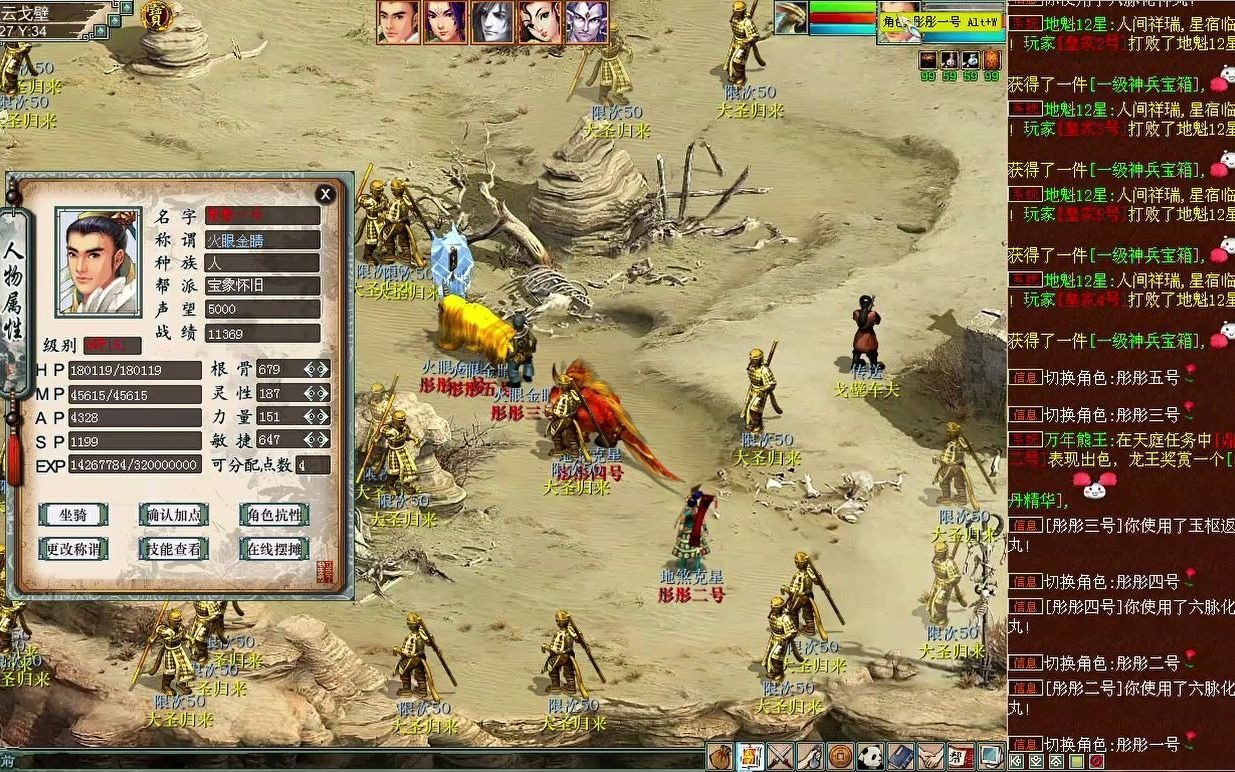This screenshot has width=1235, height=772.
Task: Open the 帮 guild toolbar icon
Action: tap(960, 757)
